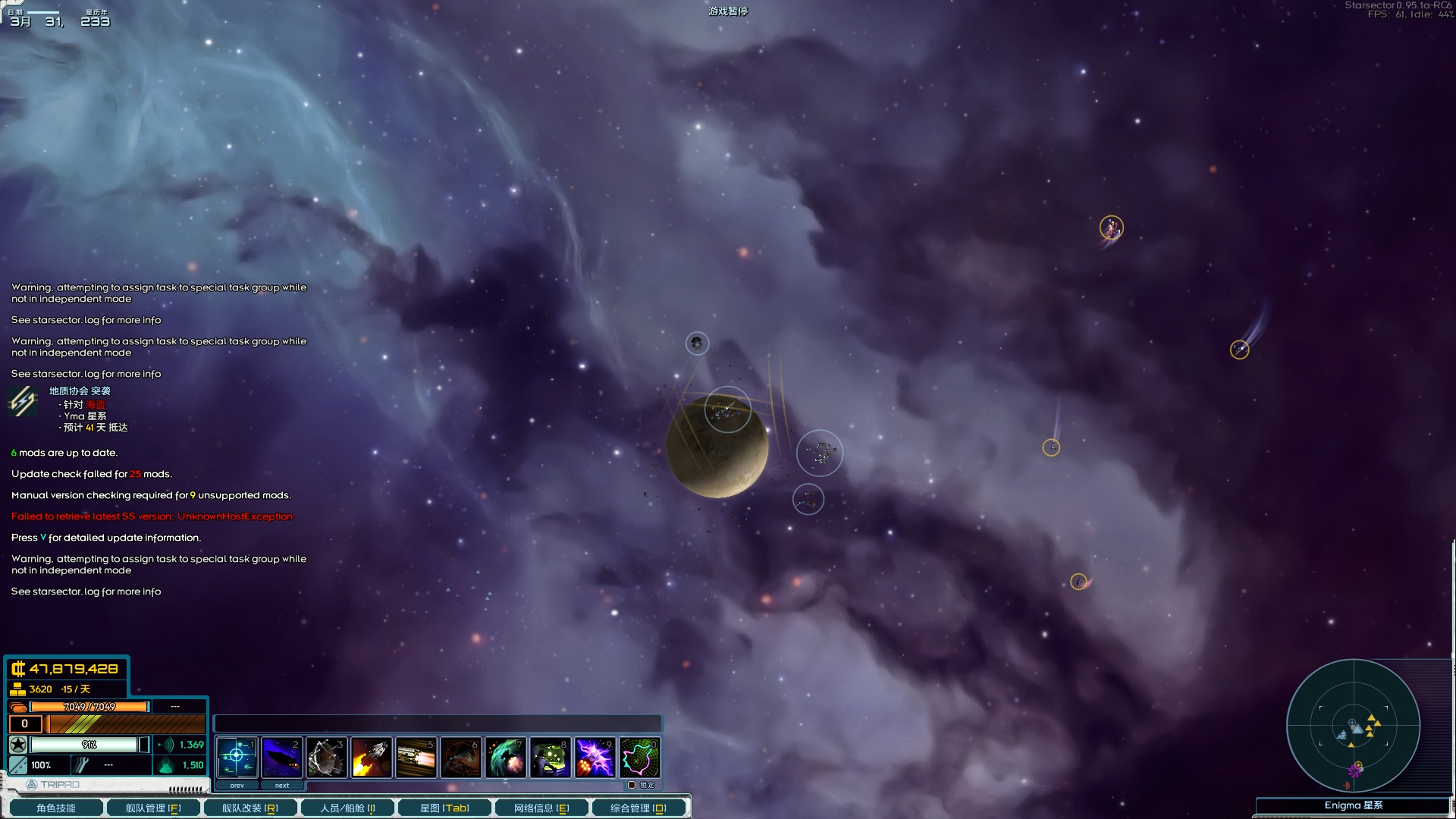
Task: Click the green nebula ability in slot 7
Action: tap(505, 757)
